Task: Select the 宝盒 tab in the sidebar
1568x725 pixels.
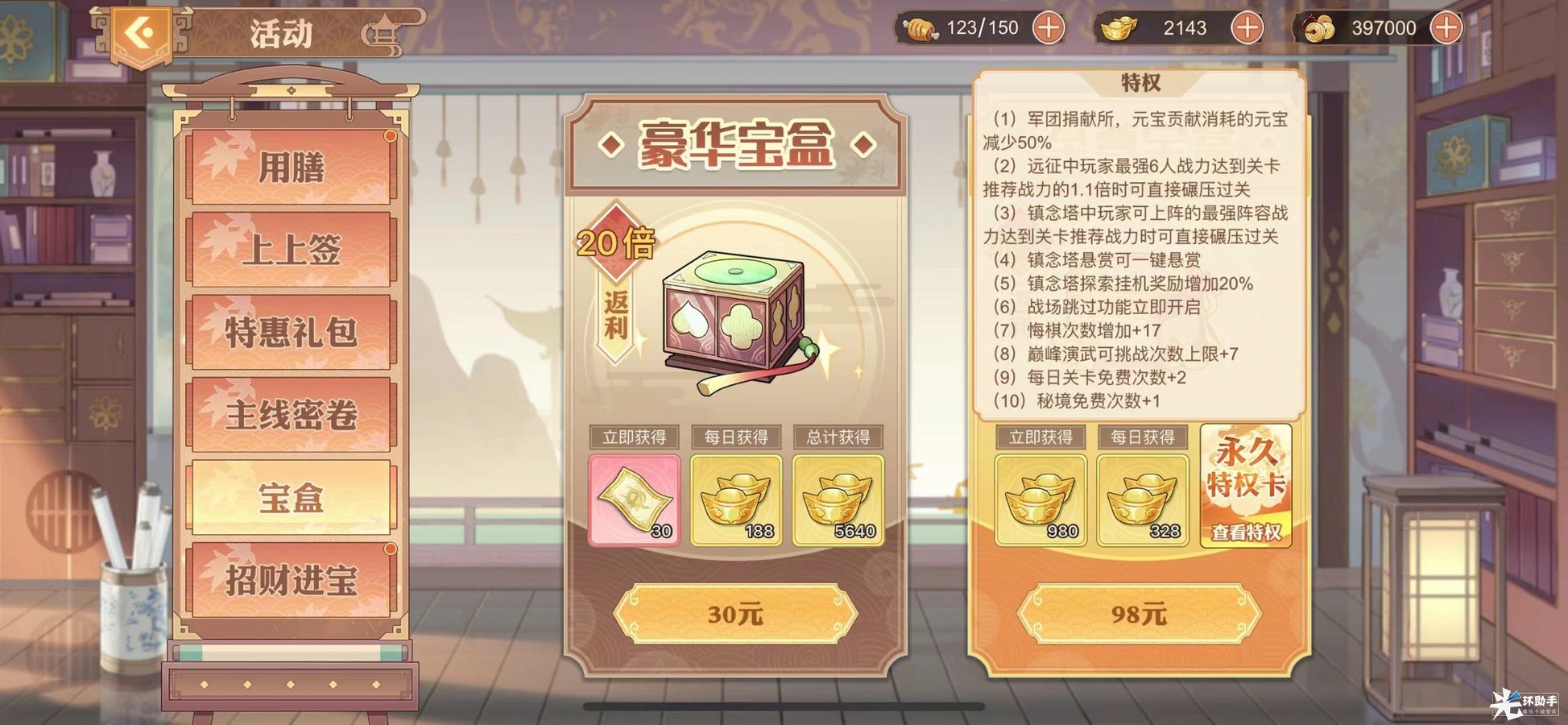Action: point(292,497)
